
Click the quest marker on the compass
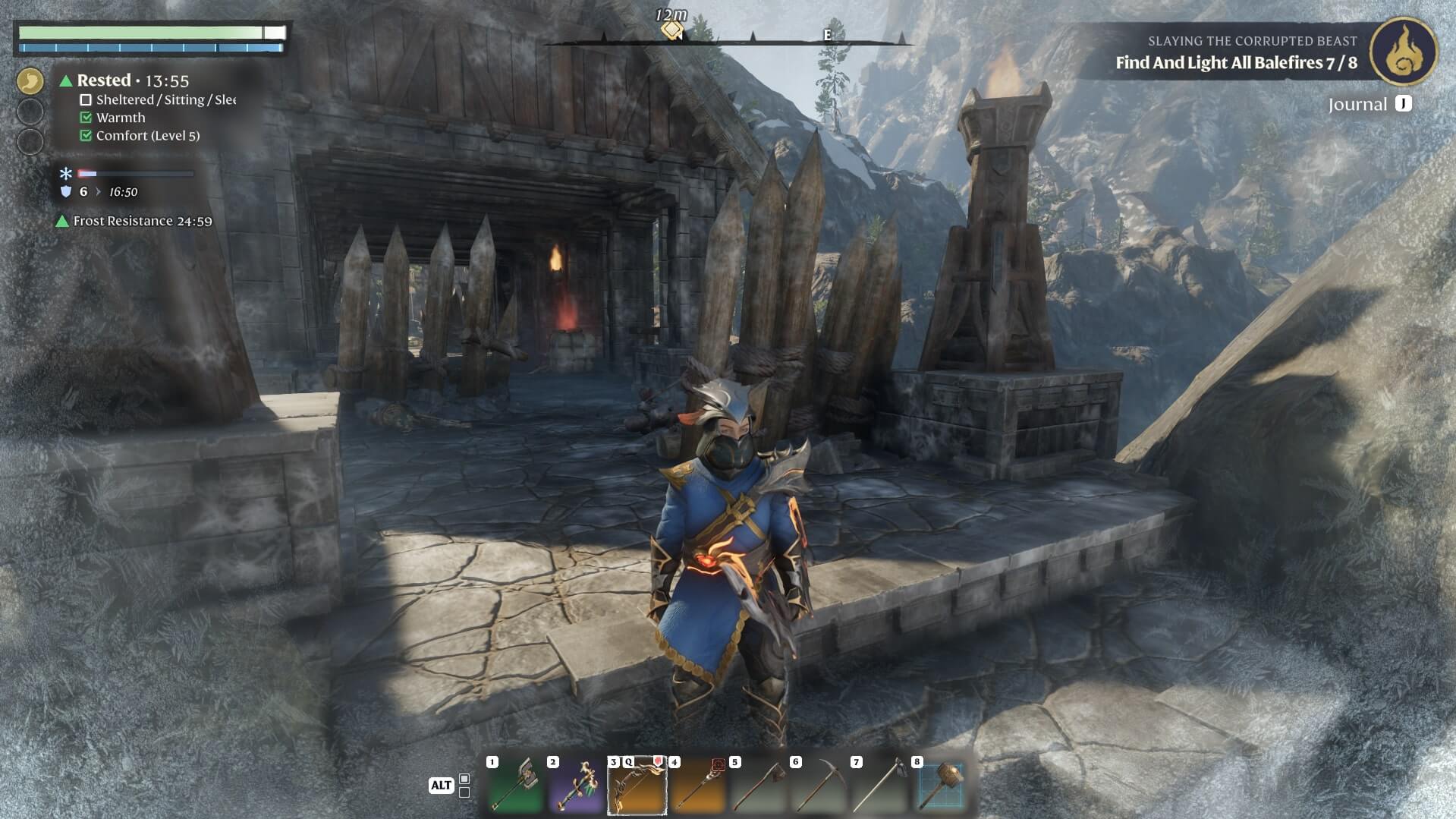pos(671,30)
